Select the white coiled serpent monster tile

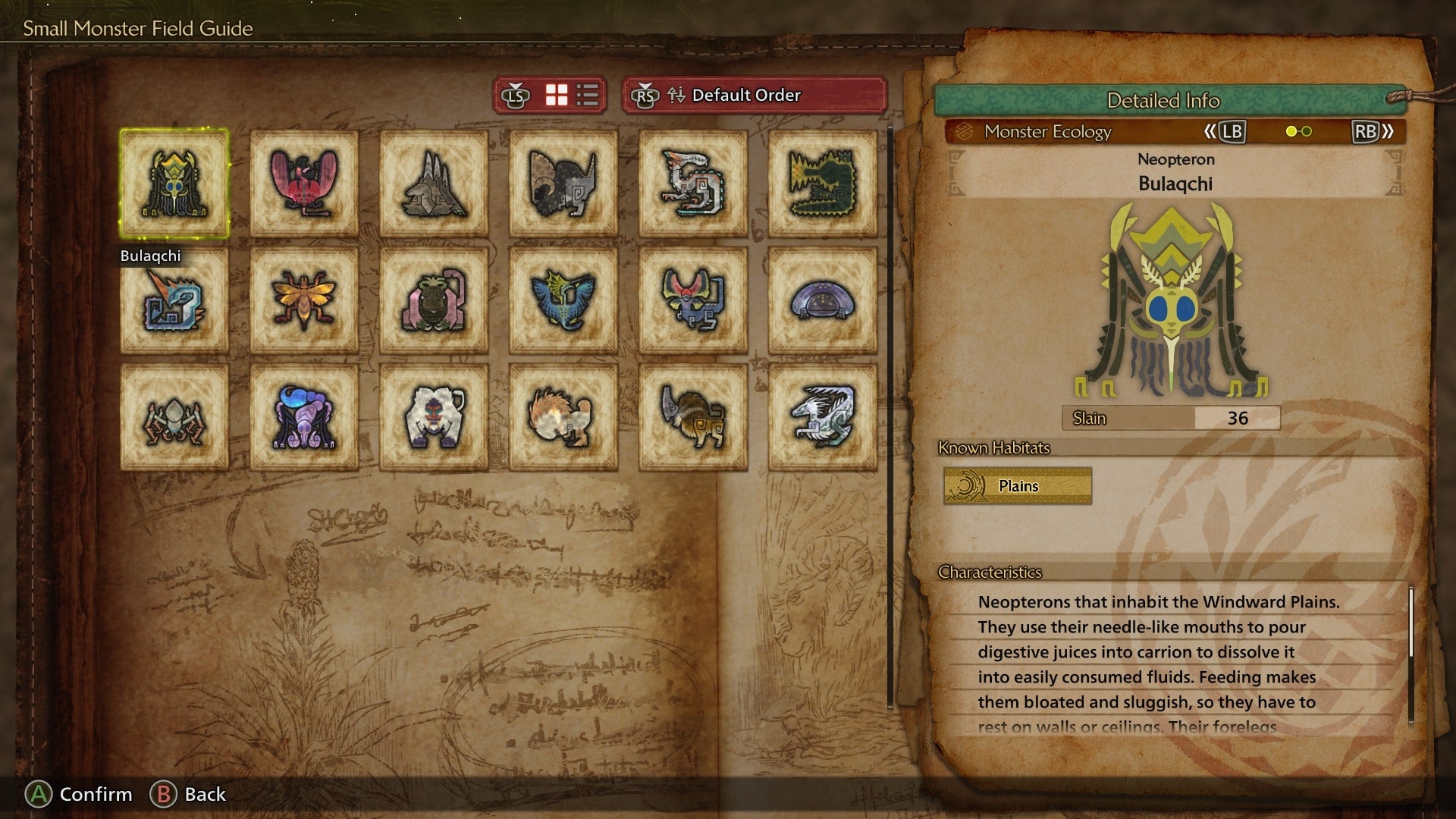point(693,184)
